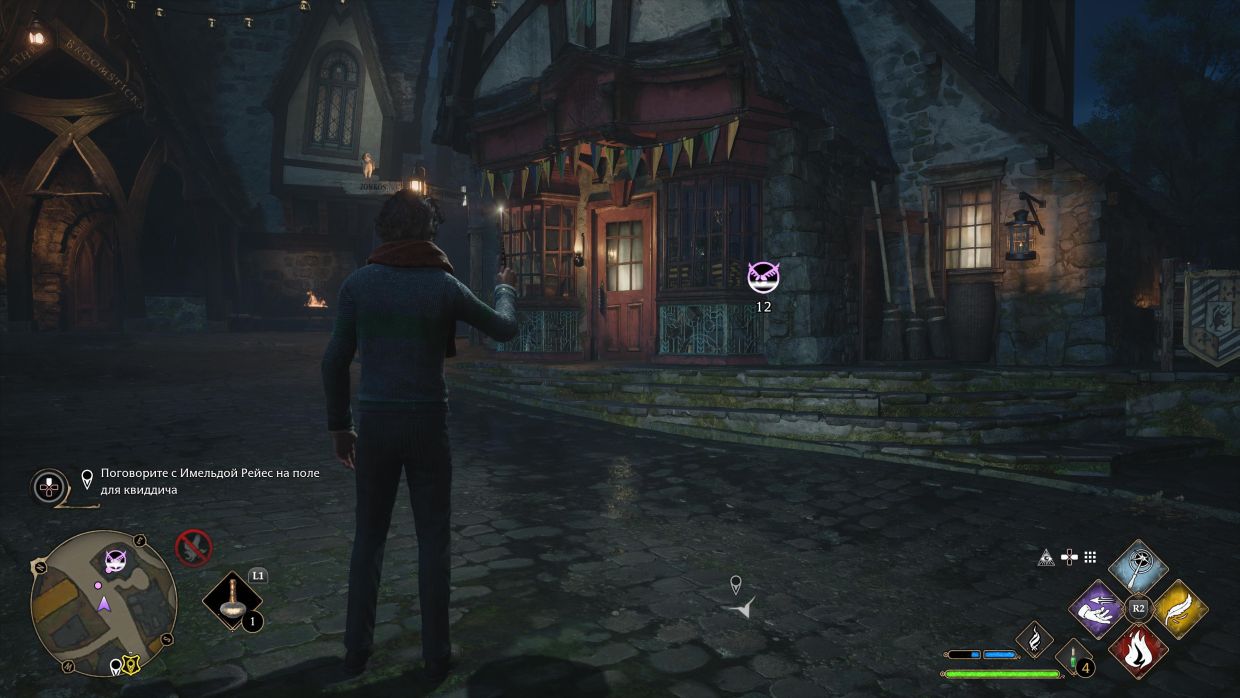The width and height of the screenshot is (1240, 698).
Task: Trigger the ancient magic flame icon
Action: click(1034, 638)
